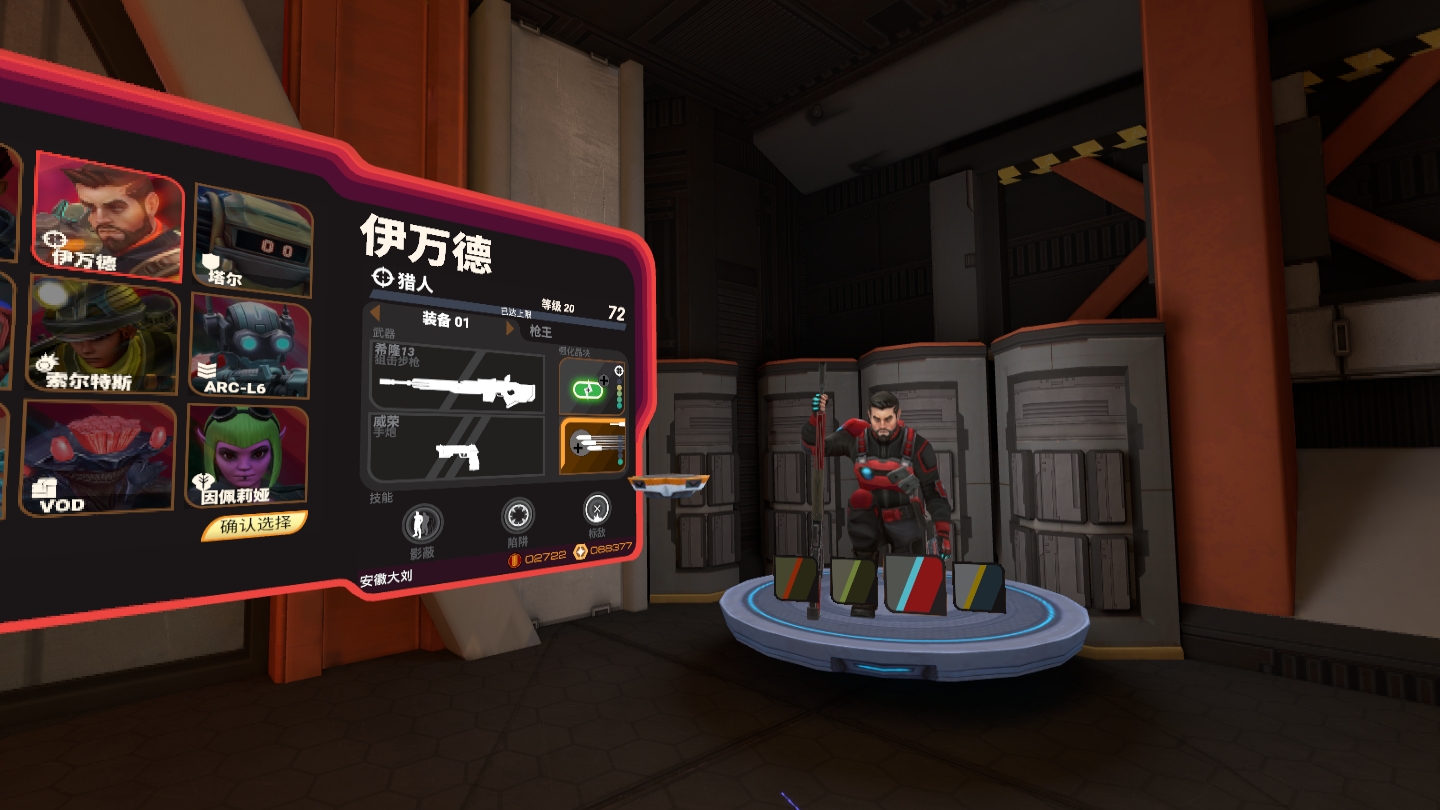Select the 伊万德 character portrait
This screenshot has height=810, width=1440.
108,214
